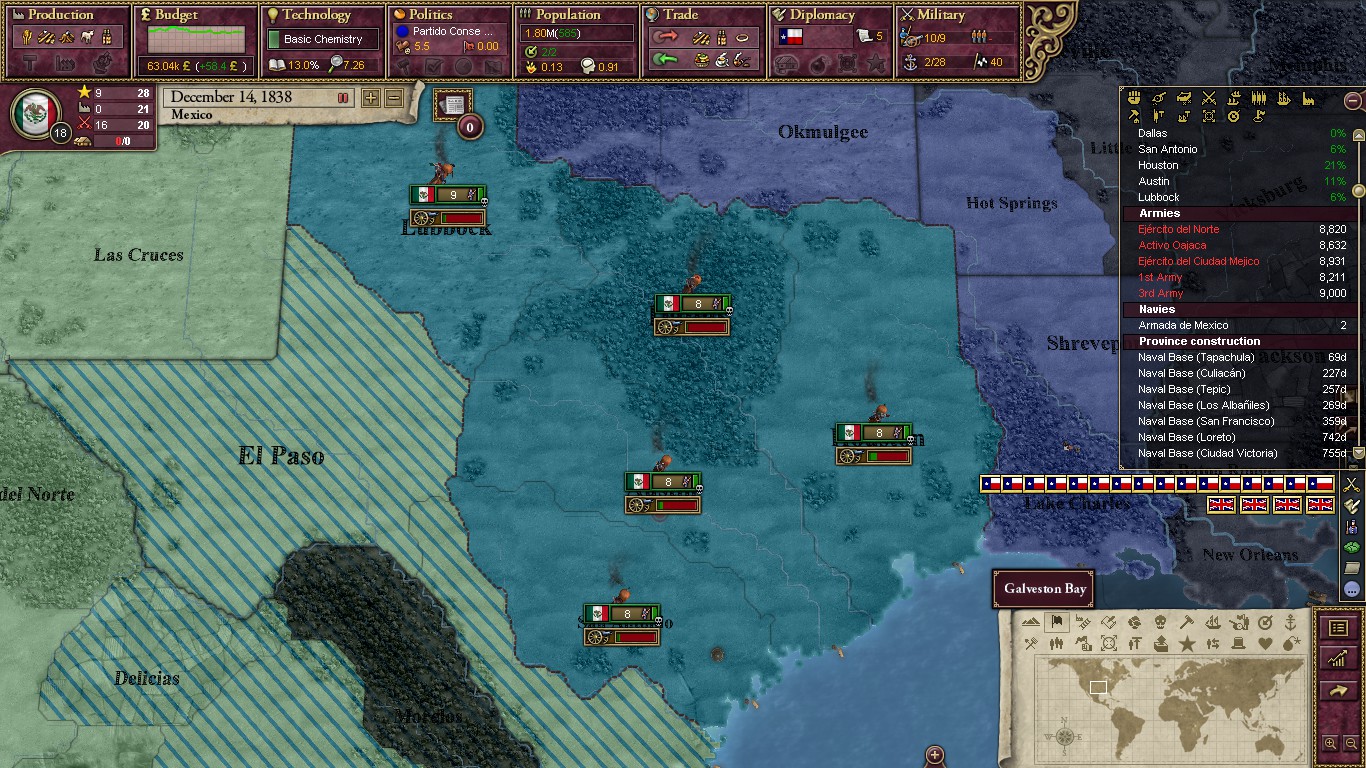Screen dimensions: 1366x768
Task: Select the infrastructure railroad mapmode
Action: [1082, 622]
